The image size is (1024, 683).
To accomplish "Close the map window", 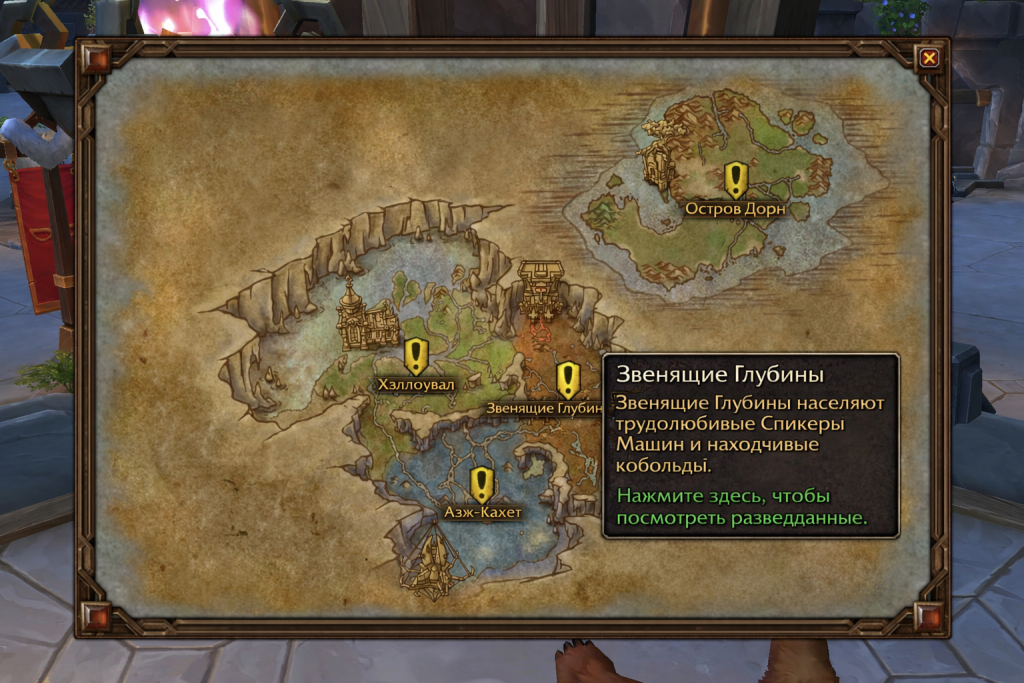I will [x=929, y=58].
